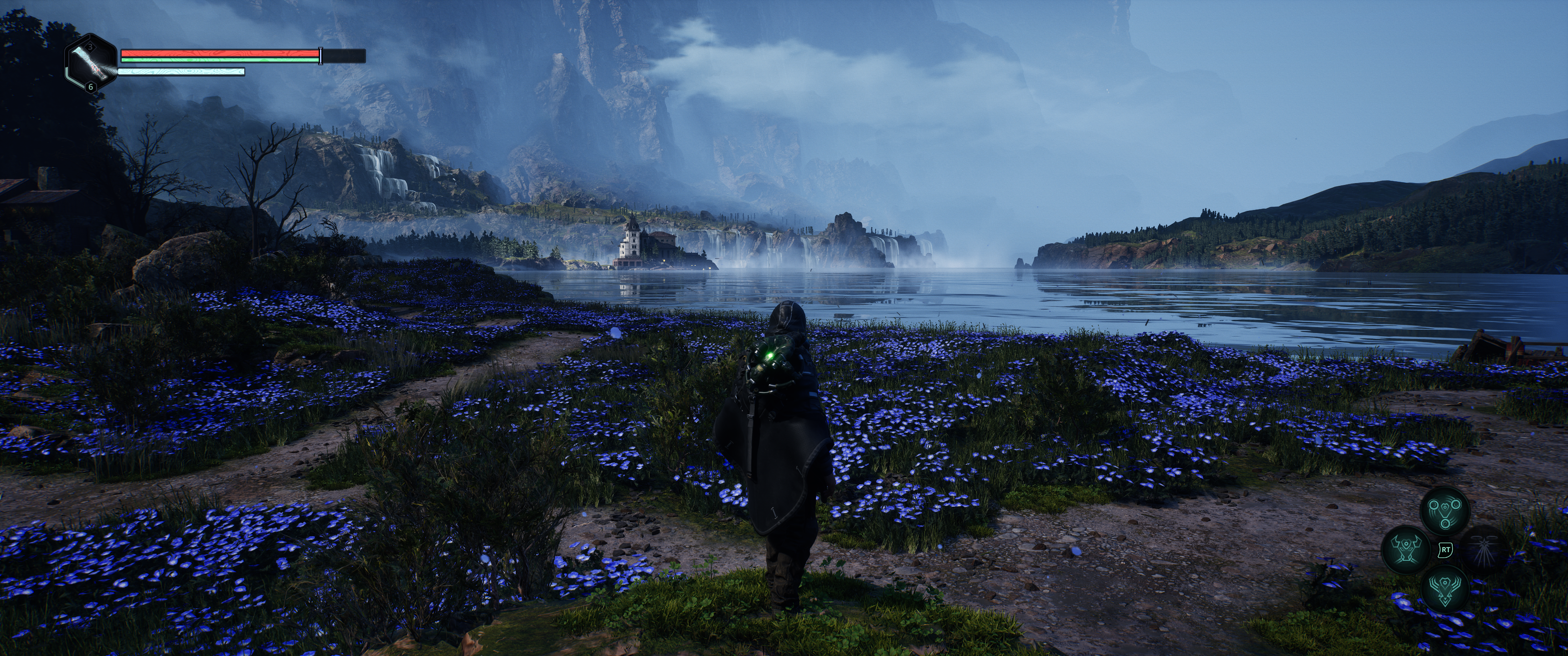Trigger the winged mask ability
Screen dimensions: 1568x656
[x=1445, y=589]
